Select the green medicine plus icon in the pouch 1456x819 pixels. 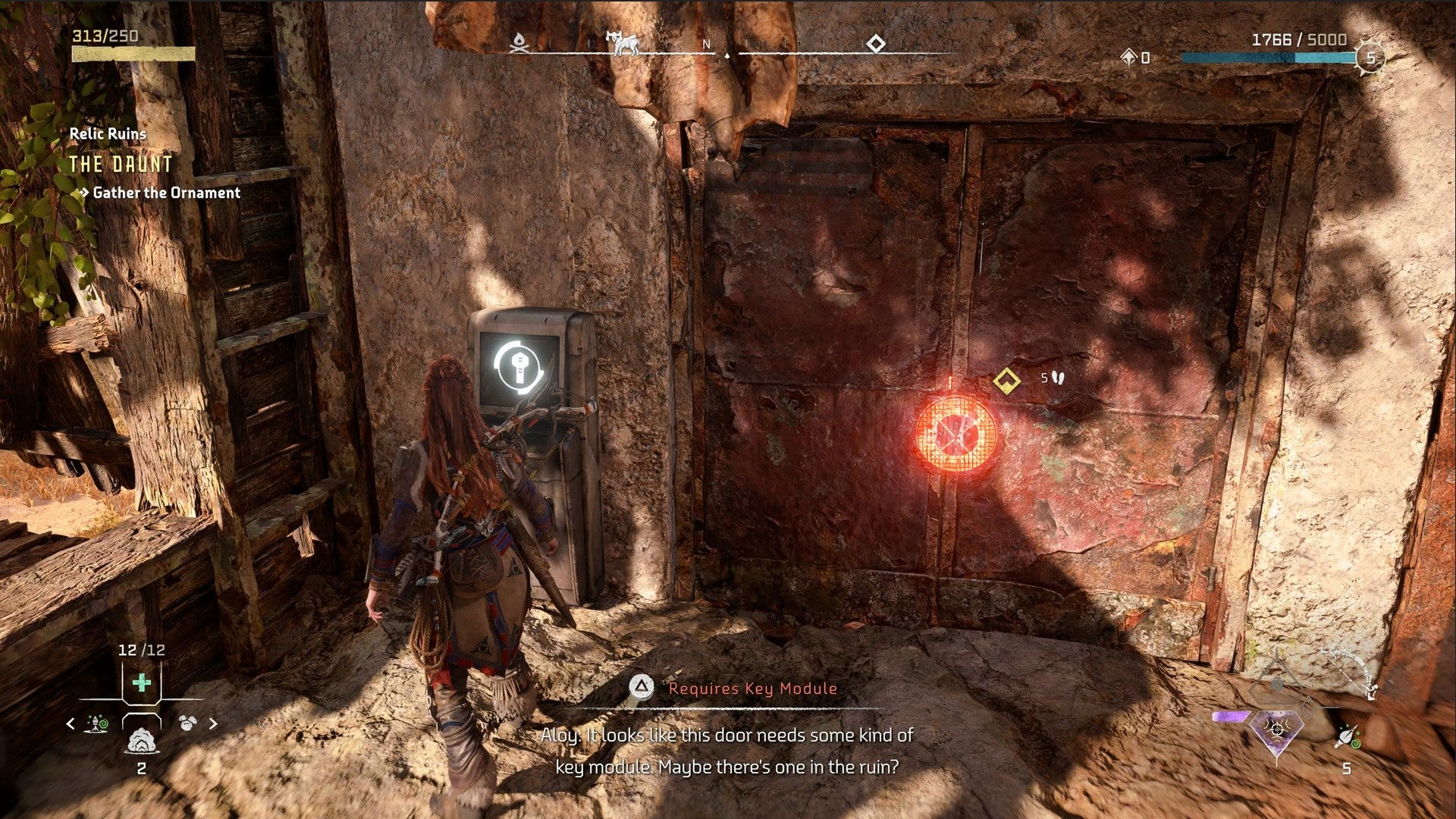point(141,682)
